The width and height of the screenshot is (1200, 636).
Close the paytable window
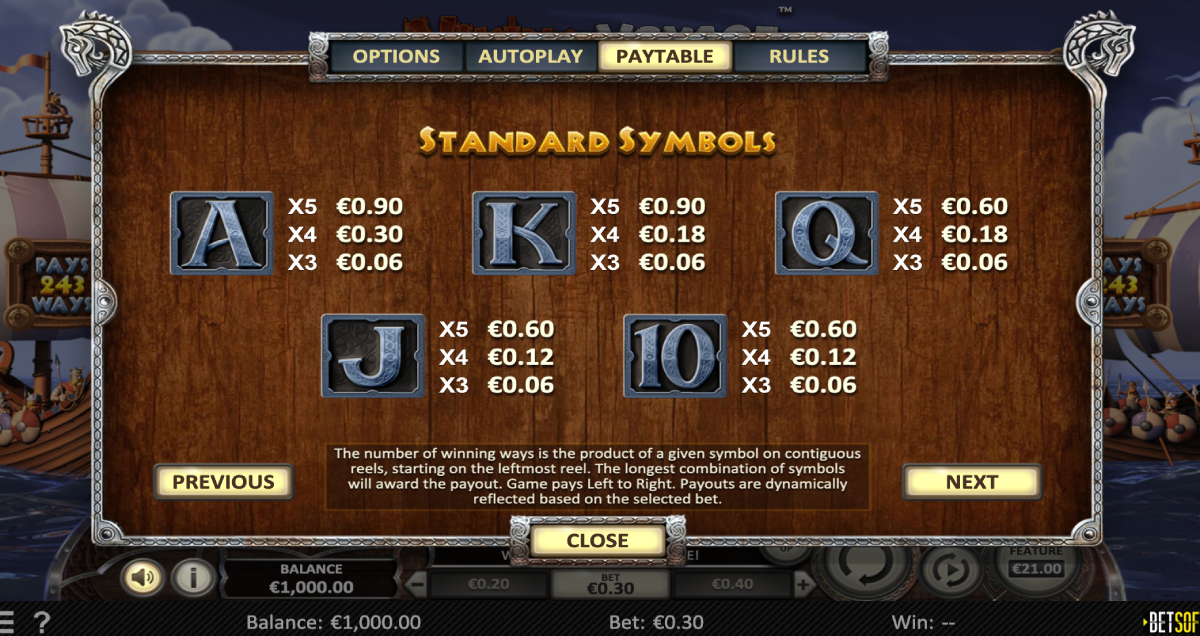[598, 541]
